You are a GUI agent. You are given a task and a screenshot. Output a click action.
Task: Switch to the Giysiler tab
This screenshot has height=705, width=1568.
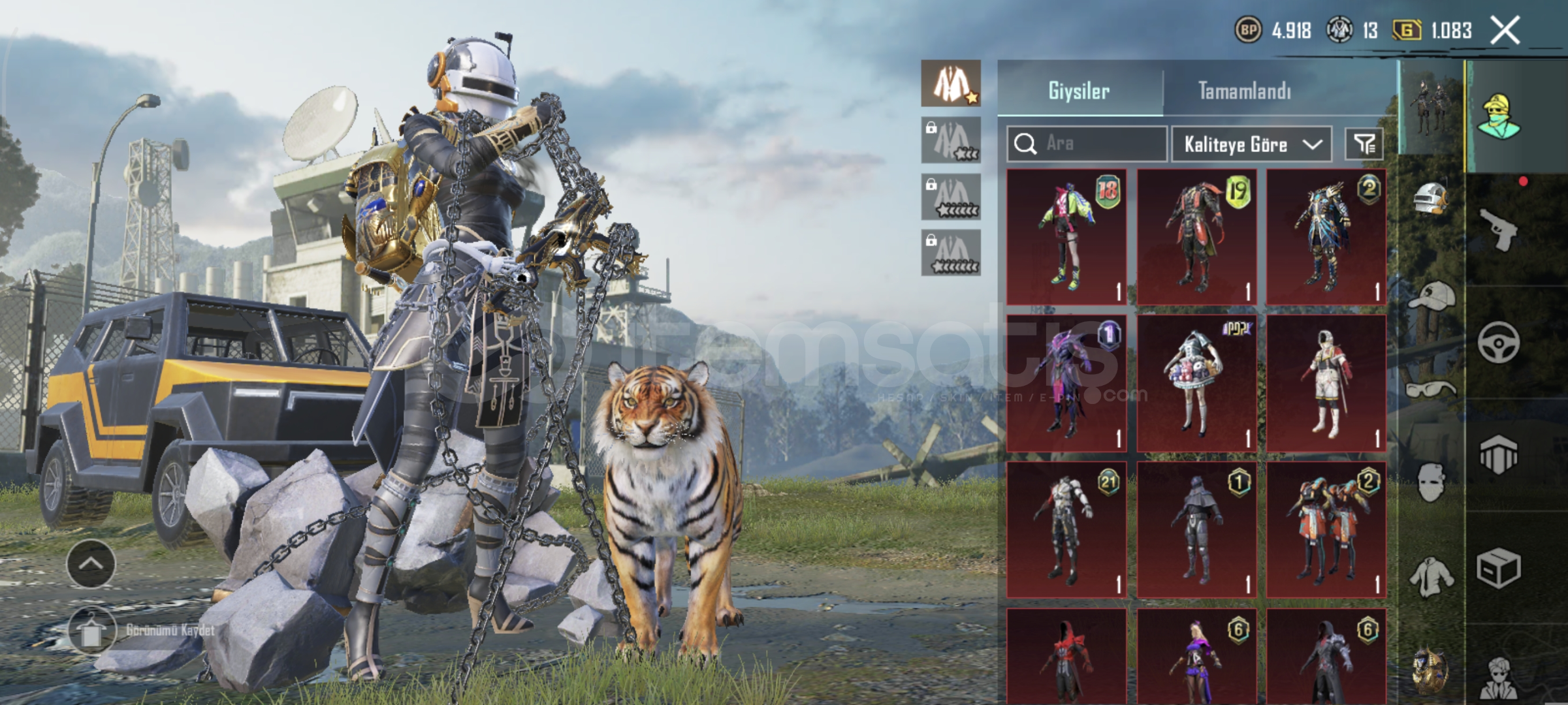pyautogui.click(x=1079, y=90)
